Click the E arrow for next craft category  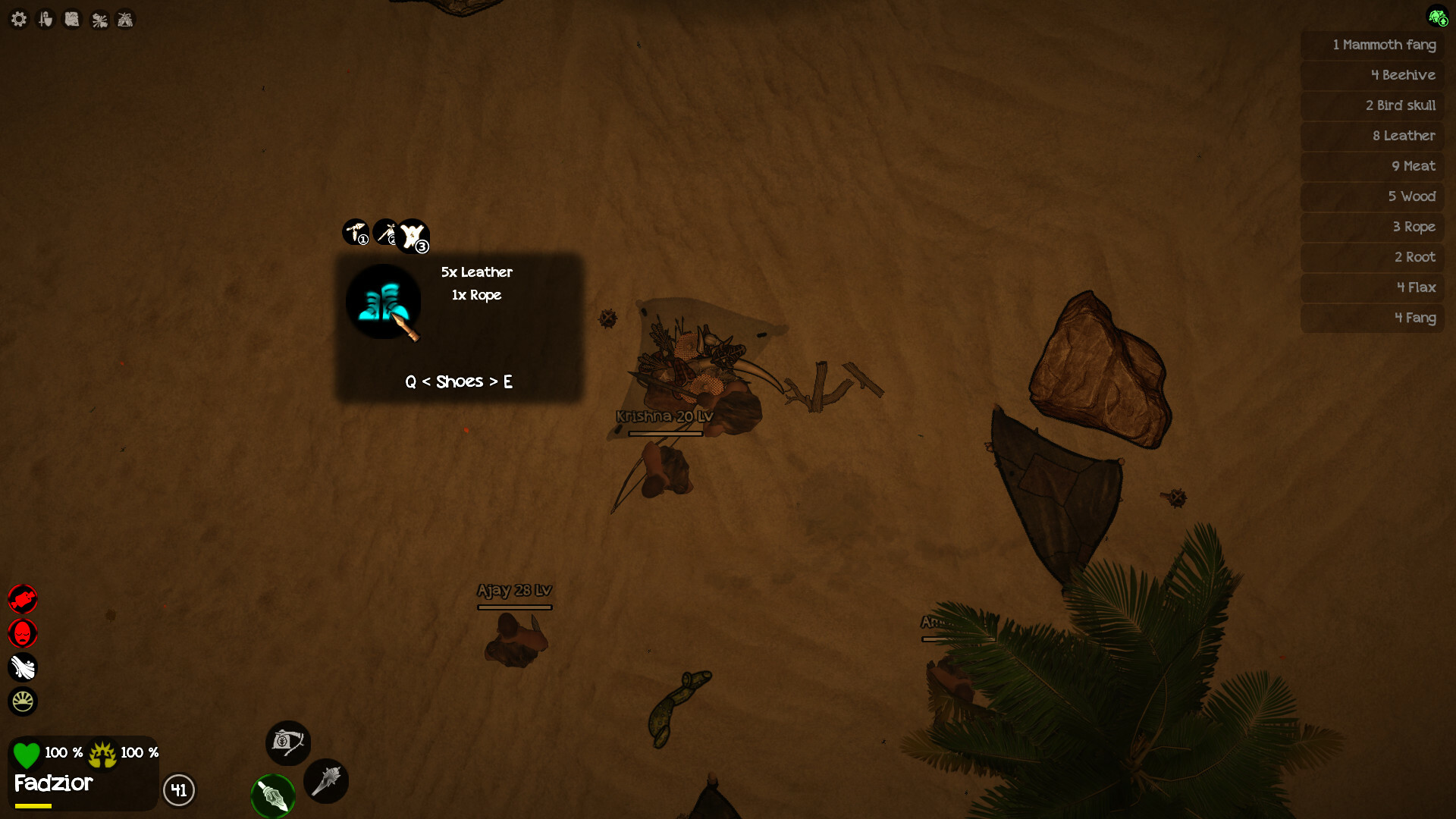[x=509, y=381]
